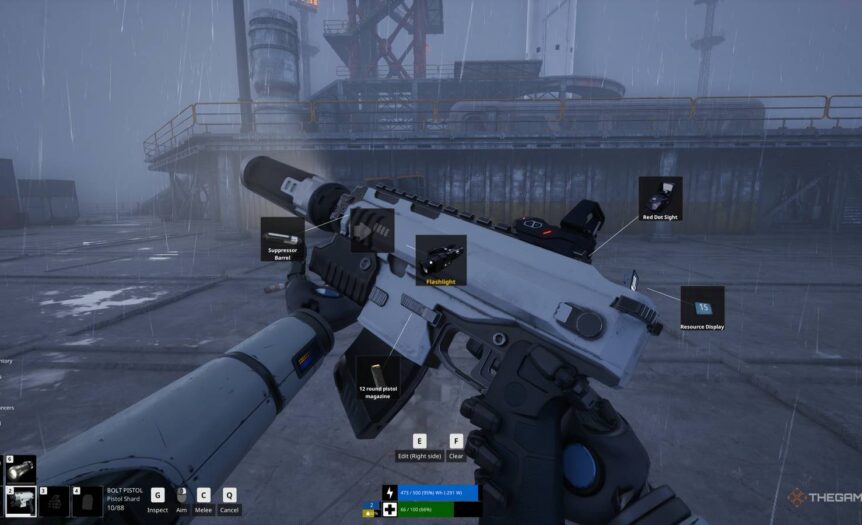Select the grenade hotbar slot
Screen dimensions: 862x525
(54, 500)
